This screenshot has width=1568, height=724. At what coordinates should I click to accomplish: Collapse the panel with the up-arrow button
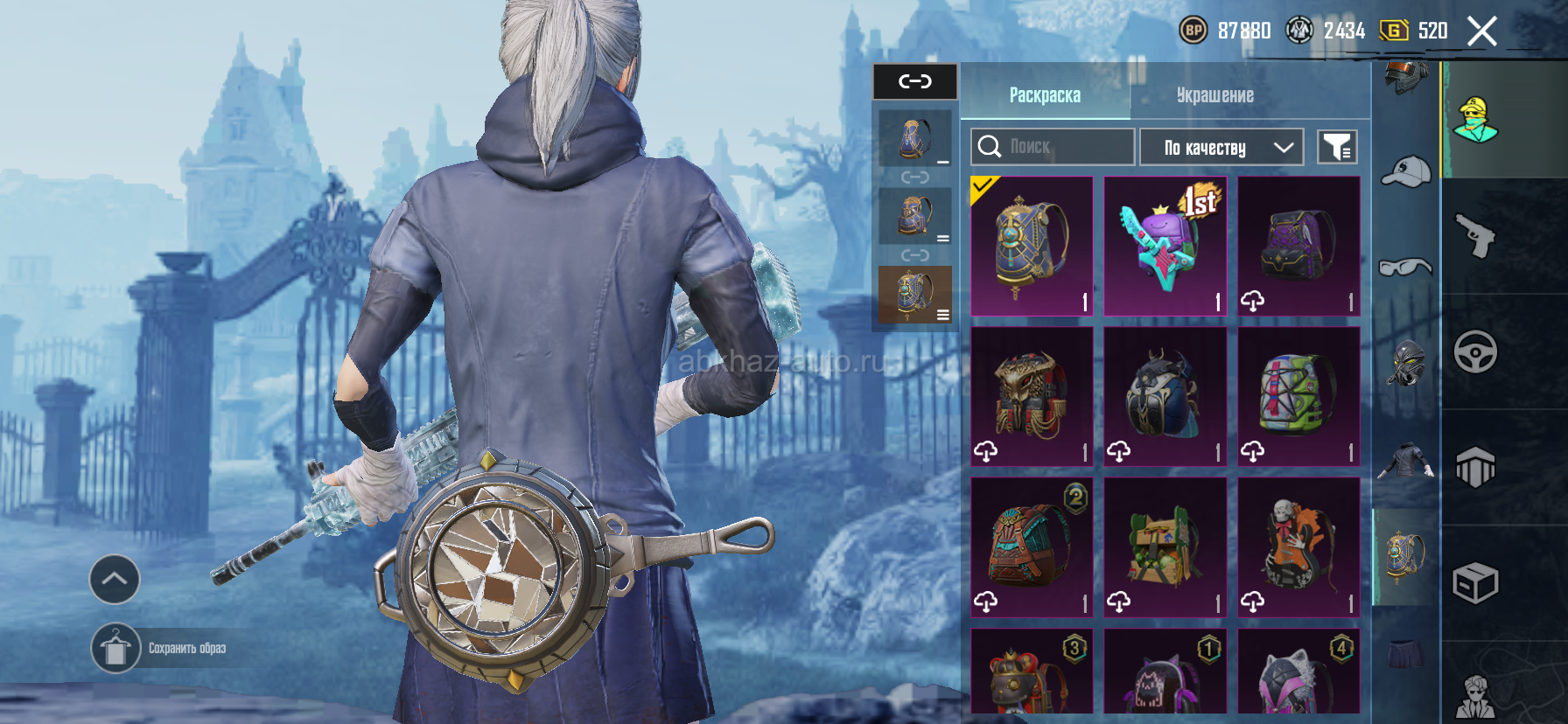115,579
